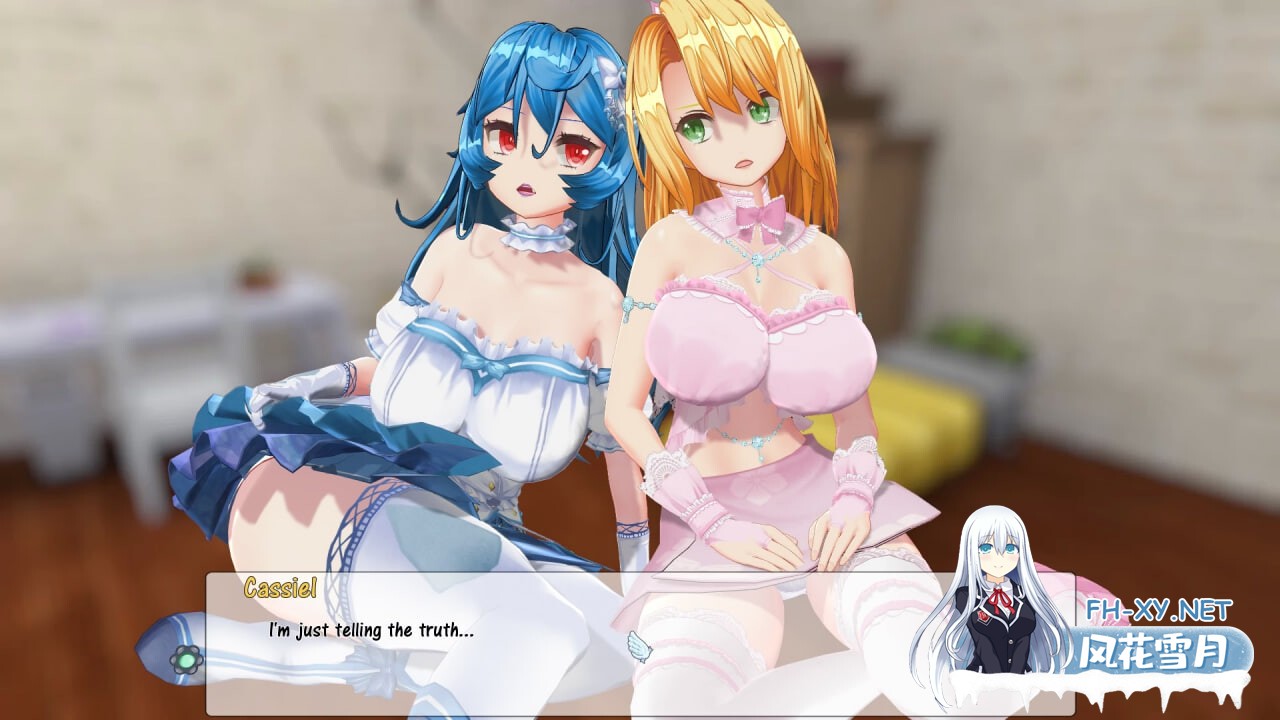Click the wing-shaped continue indicator
This screenshot has height=720, width=1280.
640,647
